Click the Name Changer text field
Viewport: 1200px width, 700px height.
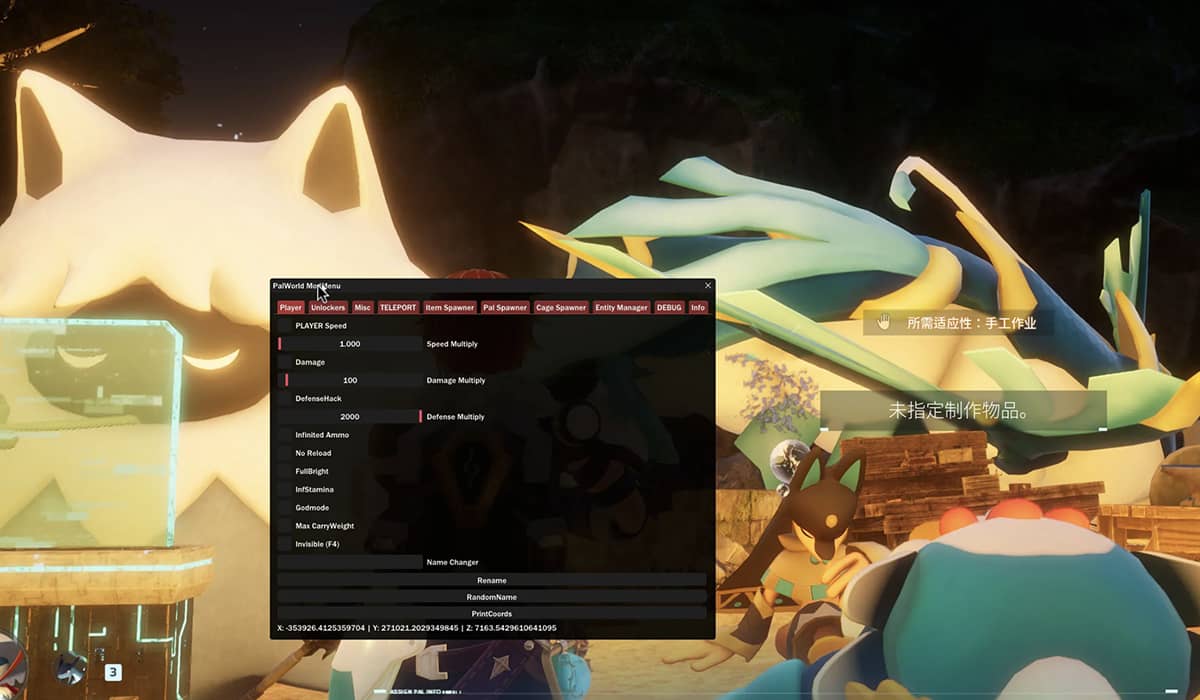click(x=349, y=562)
